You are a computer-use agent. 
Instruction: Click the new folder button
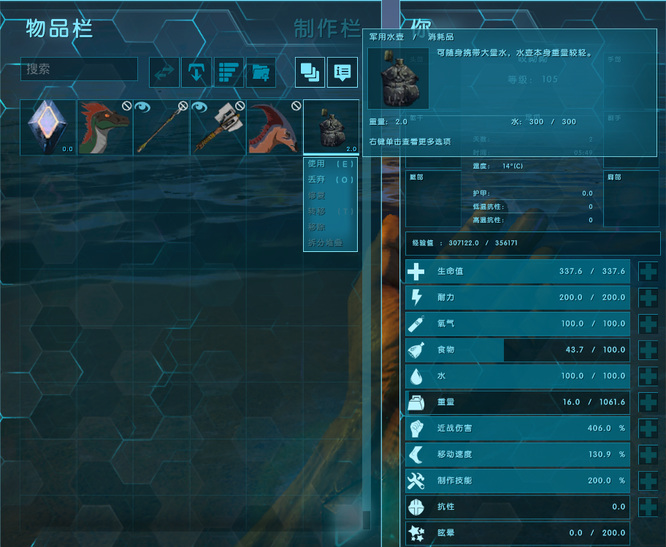pyautogui.click(x=261, y=72)
